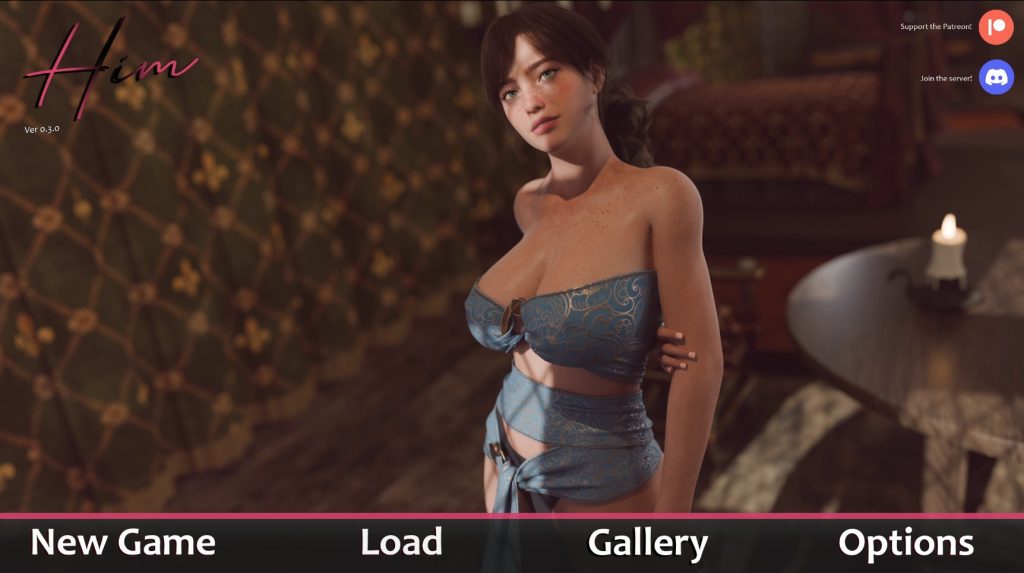This screenshot has width=1024, height=573.
Task: Start a New Game
Action: 123,543
